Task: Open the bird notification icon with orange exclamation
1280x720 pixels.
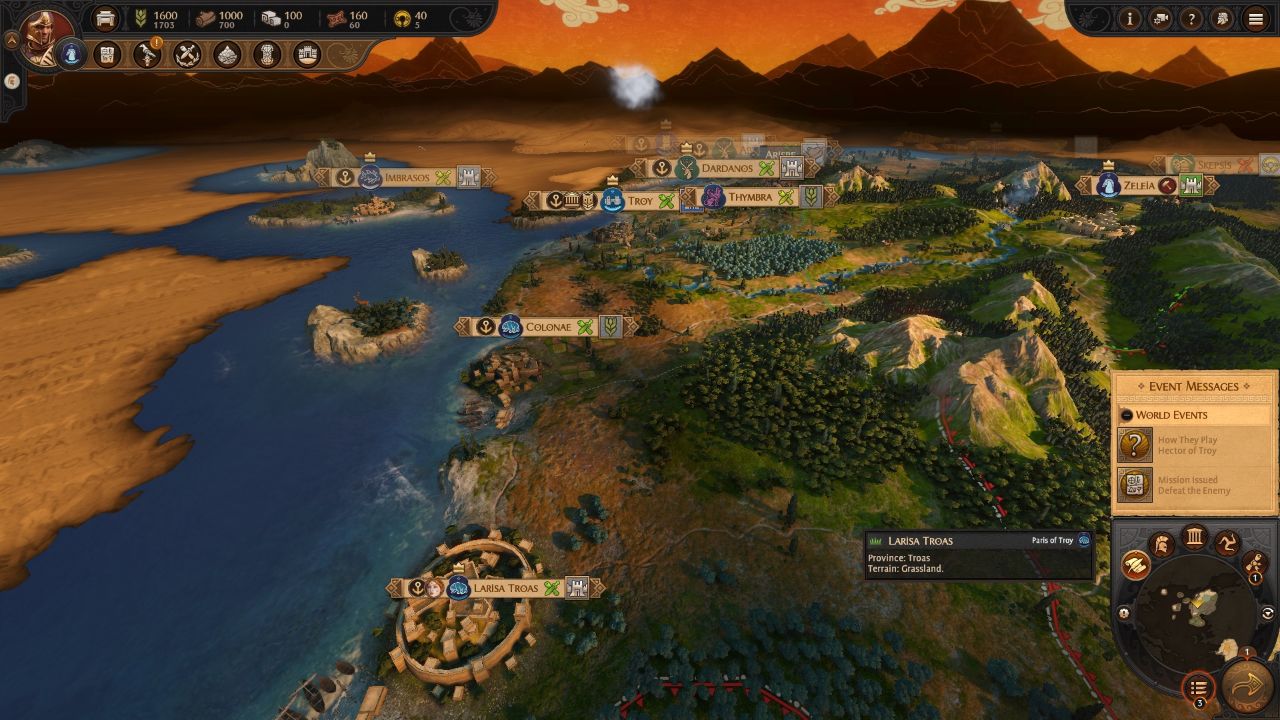Action: [147, 56]
